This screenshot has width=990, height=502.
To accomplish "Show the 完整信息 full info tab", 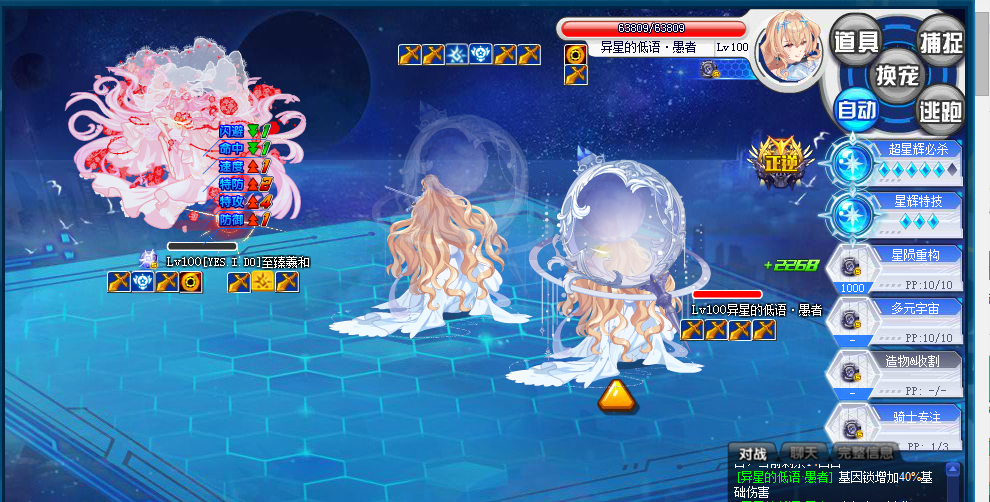I will (x=866, y=452).
